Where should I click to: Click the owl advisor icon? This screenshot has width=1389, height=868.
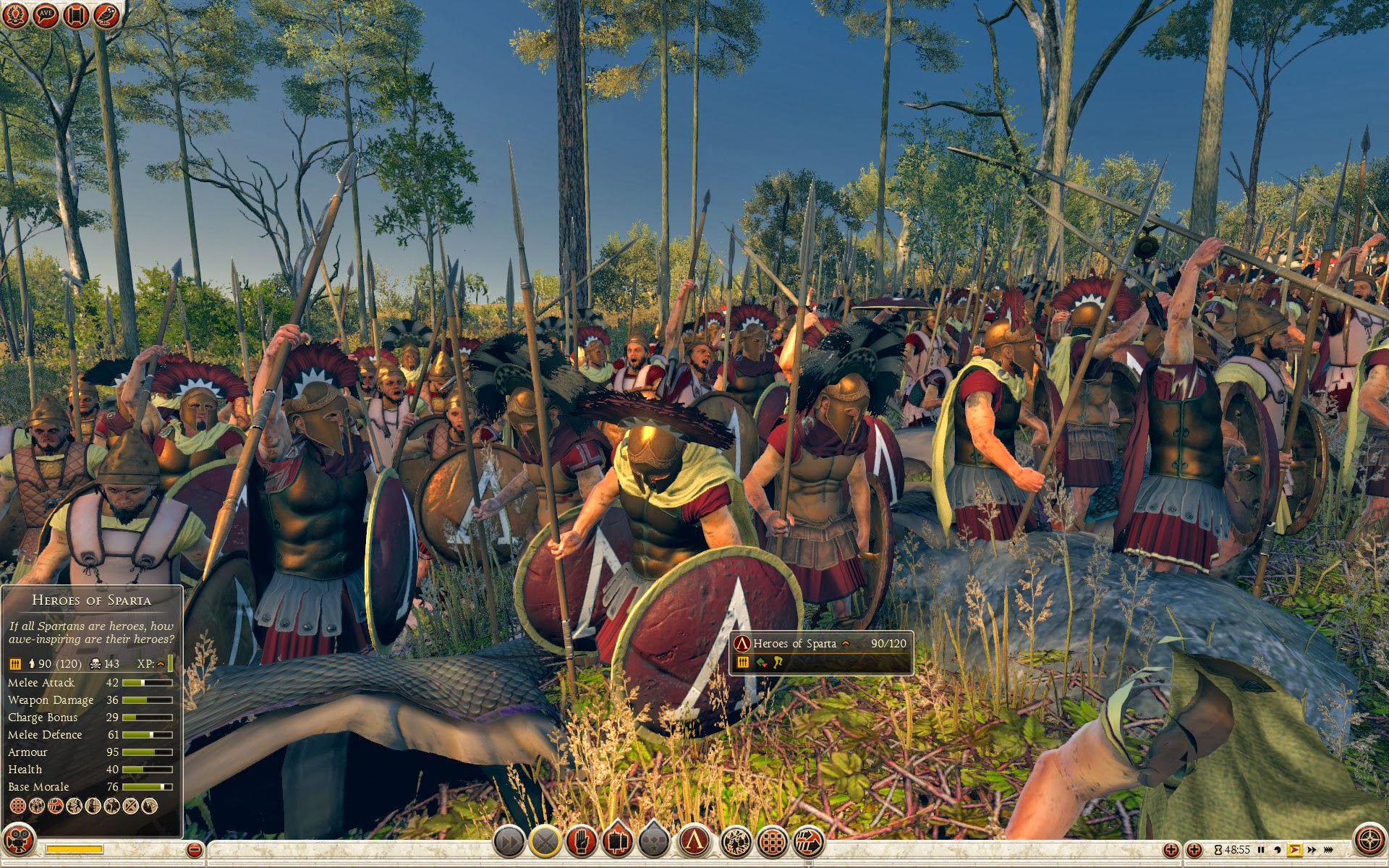(x=106, y=15)
